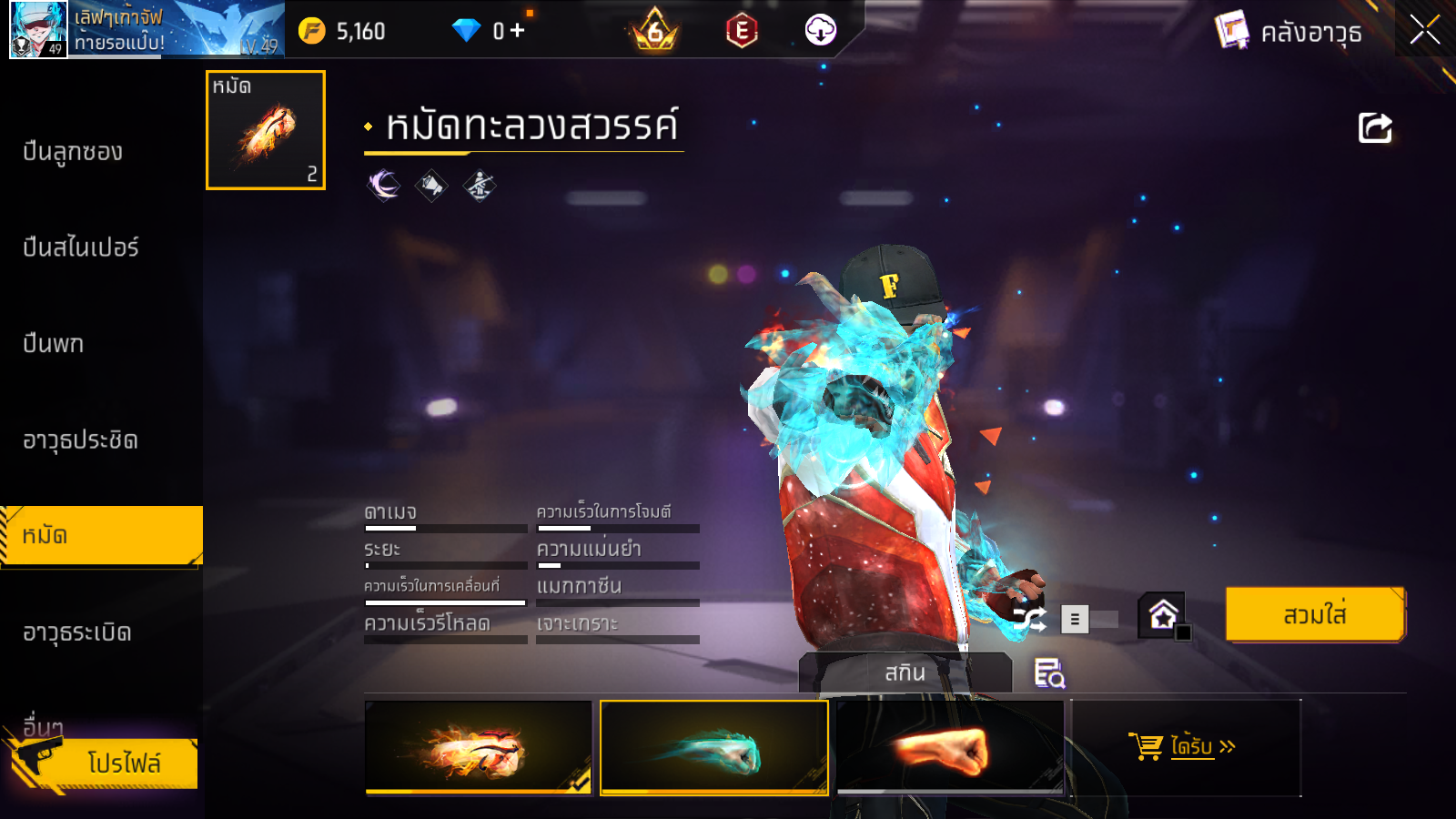Open the player profile avatar
1456x819 pixels.
[x=38, y=29]
